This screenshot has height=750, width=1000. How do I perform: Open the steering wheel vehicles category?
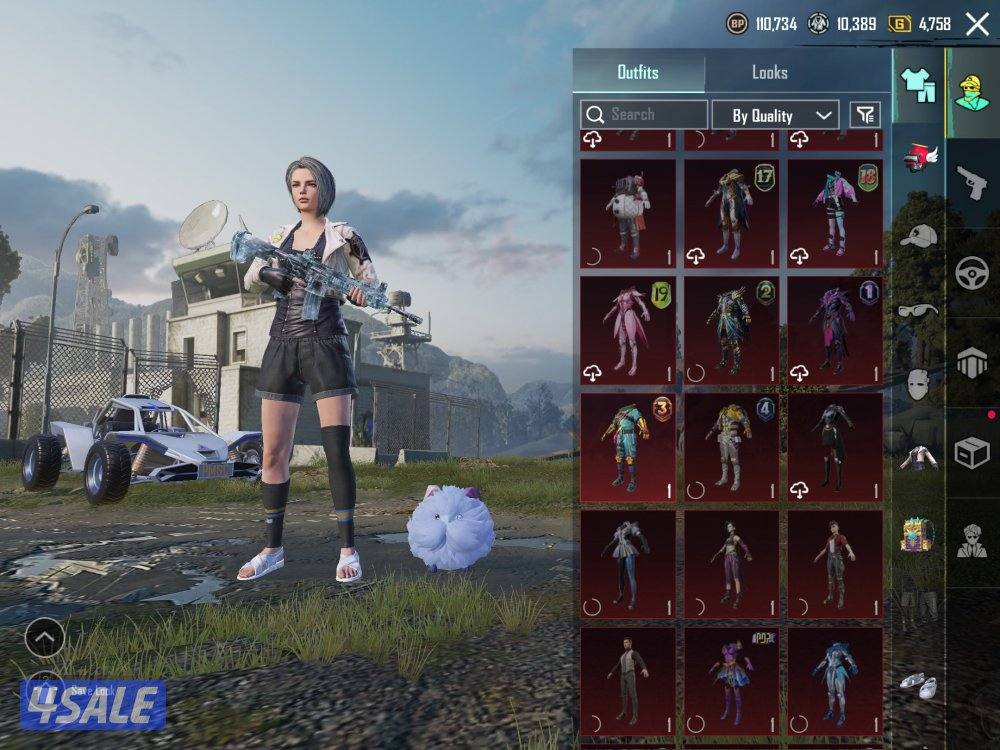click(x=971, y=273)
